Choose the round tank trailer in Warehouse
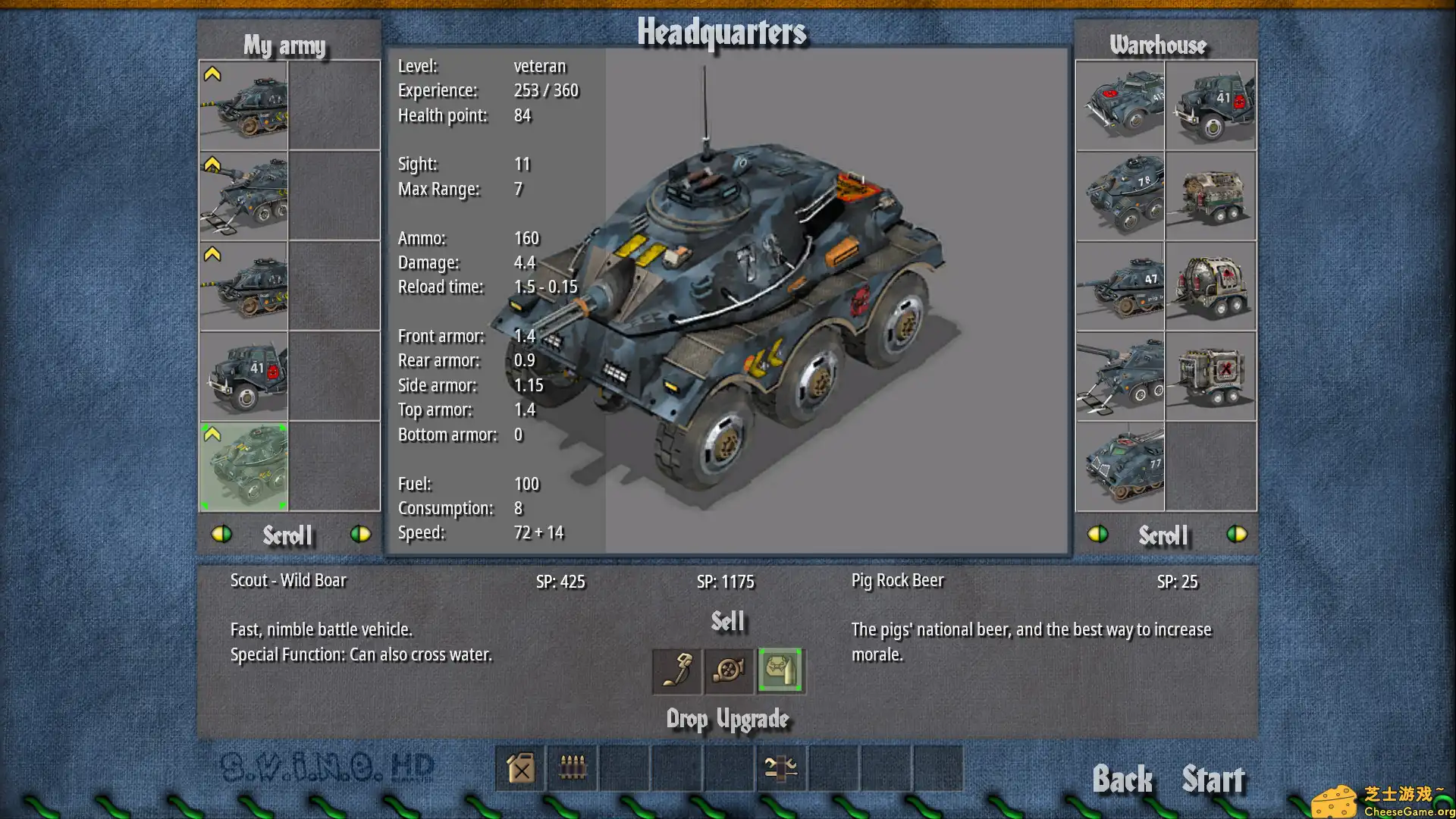The height and width of the screenshot is (819, 1456). pyautogui.click(x=1211, y=286)
